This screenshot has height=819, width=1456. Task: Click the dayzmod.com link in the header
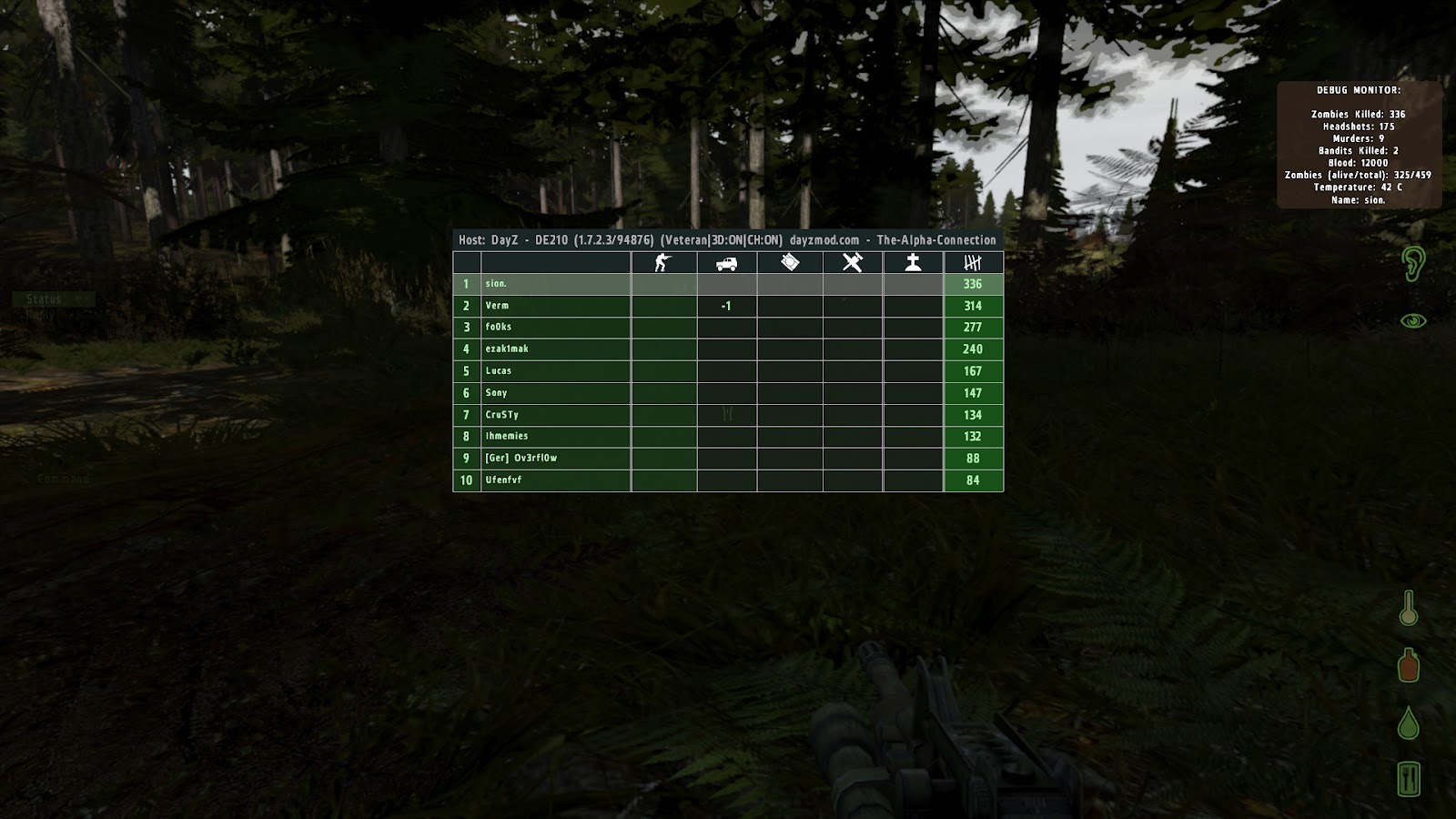825,238
